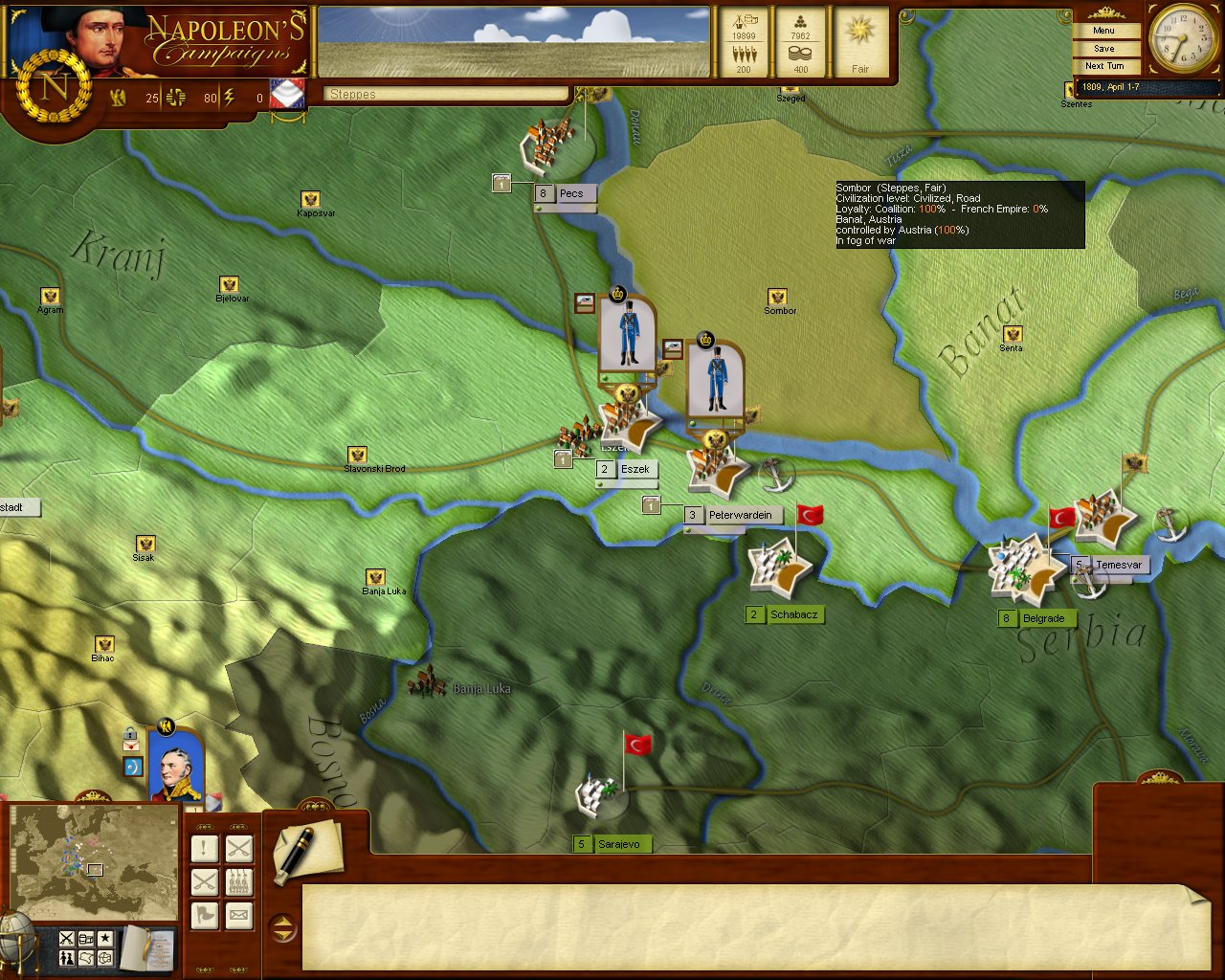This screenshot has width=1225, height=980.
Task: Select the exclamation mark order button
Action: [204, 848]
